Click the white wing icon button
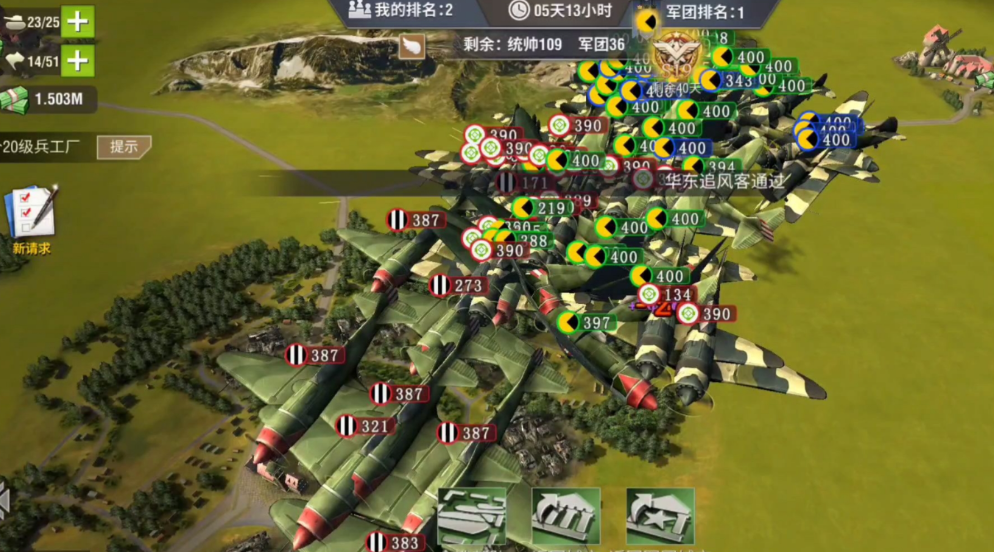The width and height of the screenshot is (994, 552). click(x=411, y=46)
